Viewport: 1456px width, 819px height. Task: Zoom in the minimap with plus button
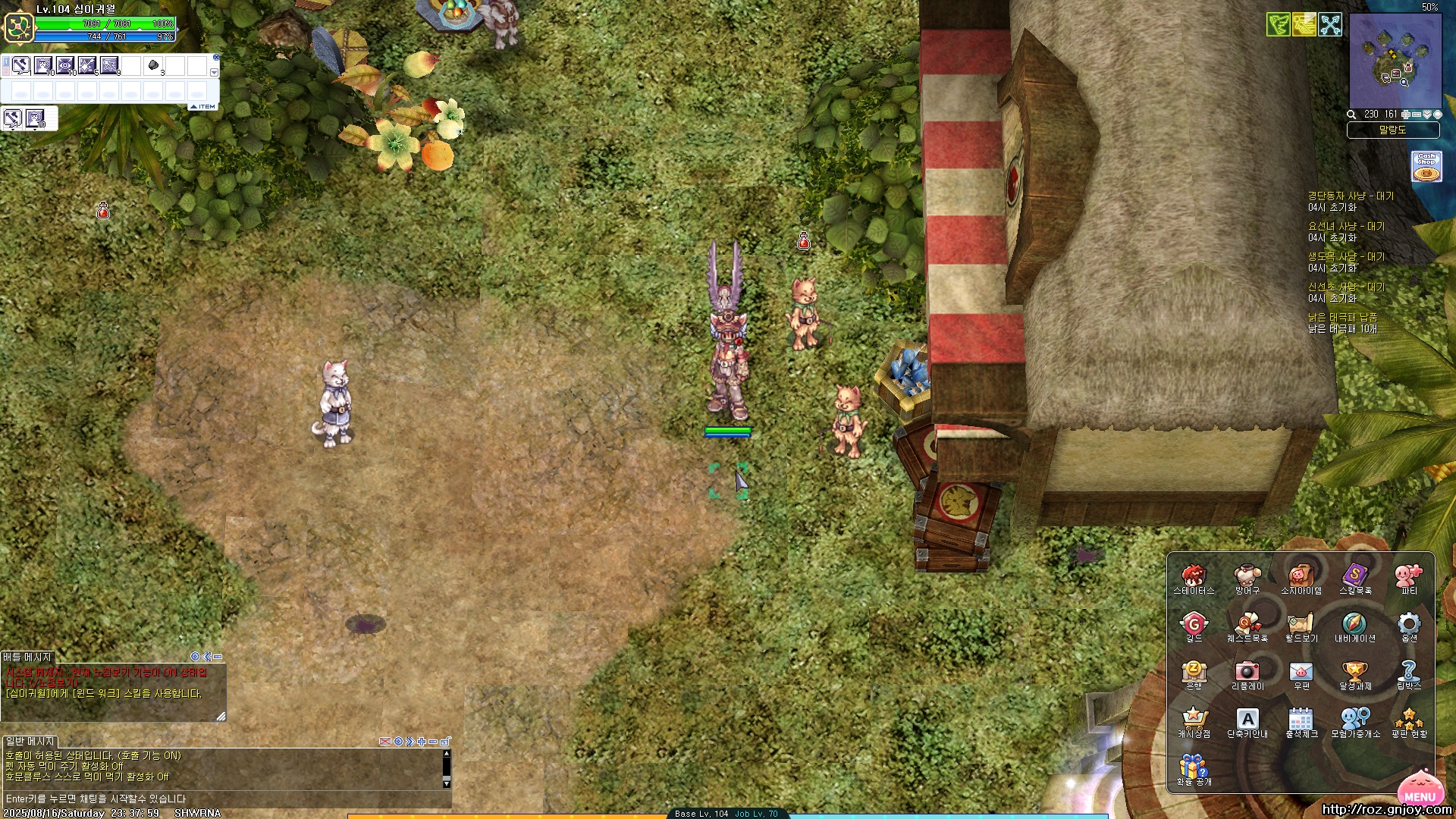point(1406,115)
